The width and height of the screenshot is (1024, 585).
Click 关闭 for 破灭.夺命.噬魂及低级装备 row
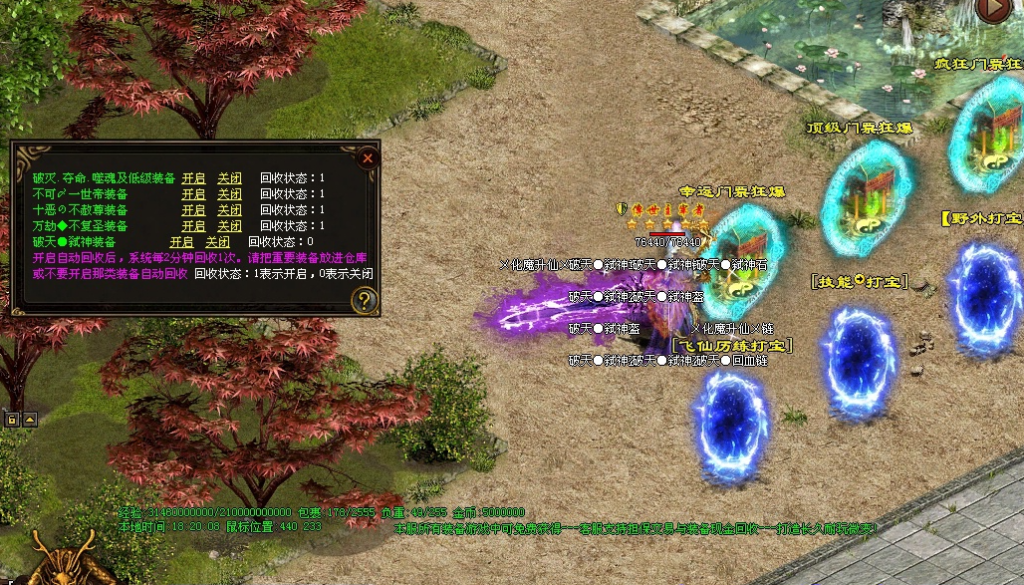230,178
